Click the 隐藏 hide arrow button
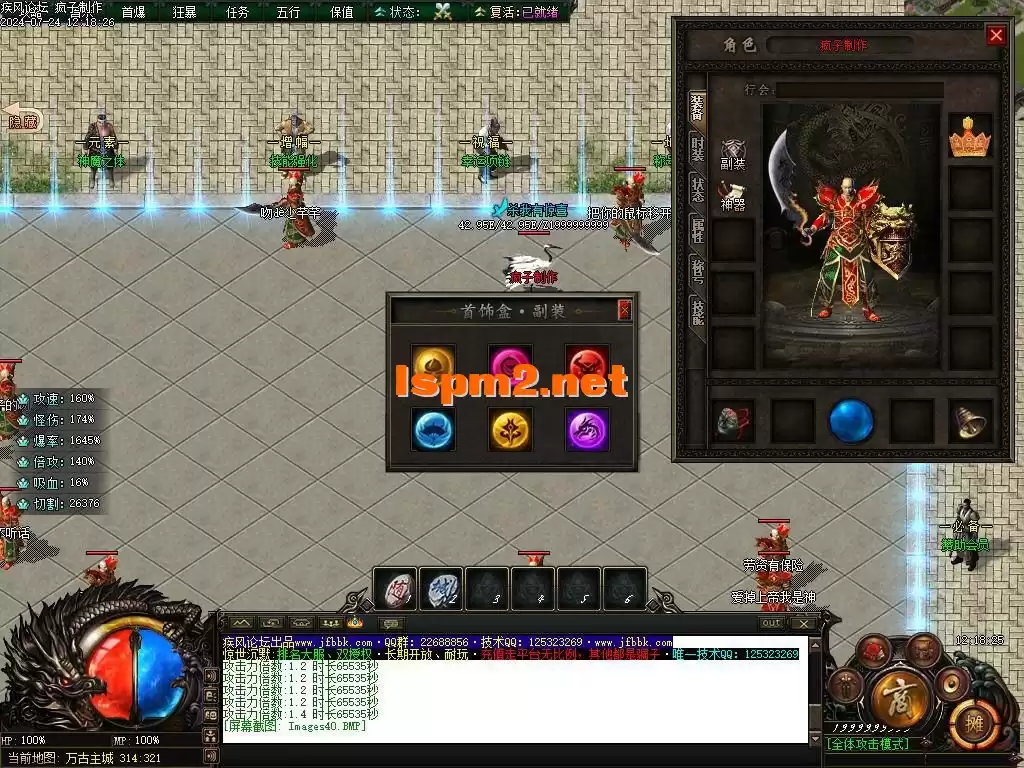The image size is (1024, 768). click(x=22, y=120)
